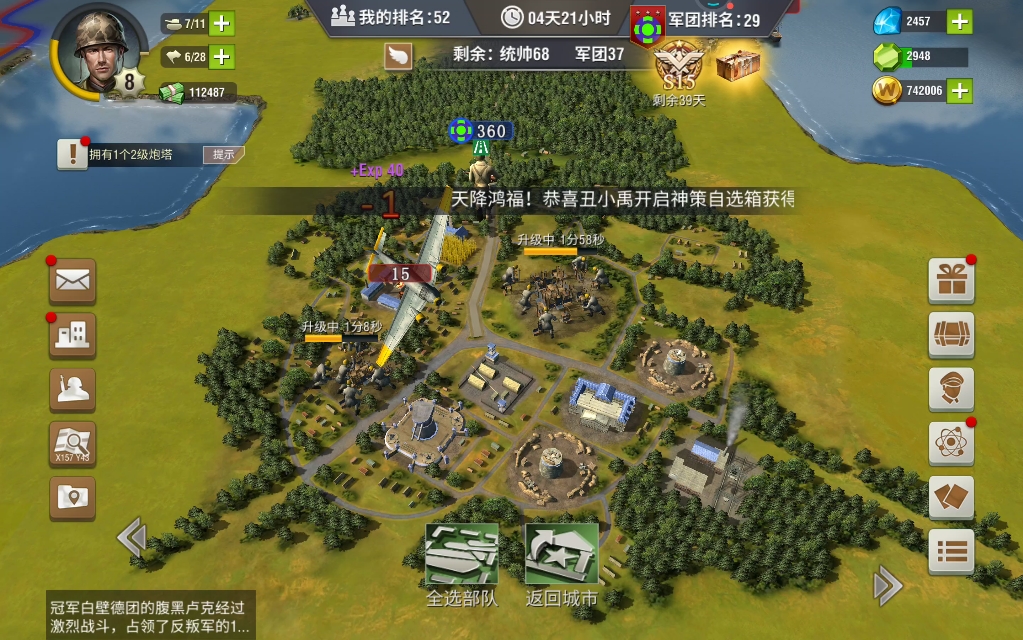Add more tanks with the plus button
The image size is (1023, 640).
221,23
